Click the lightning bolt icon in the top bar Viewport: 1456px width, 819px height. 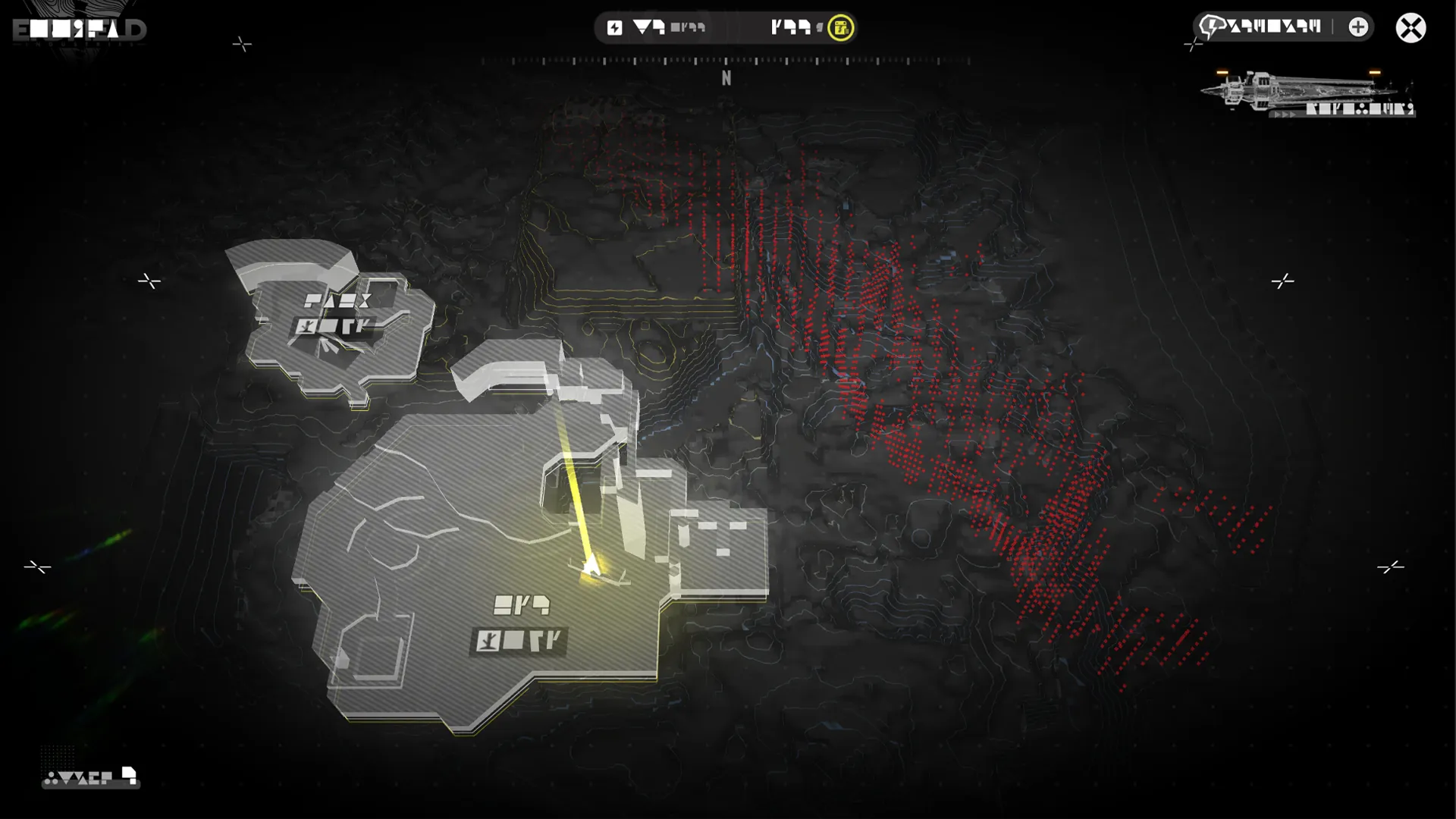point(614,28)
